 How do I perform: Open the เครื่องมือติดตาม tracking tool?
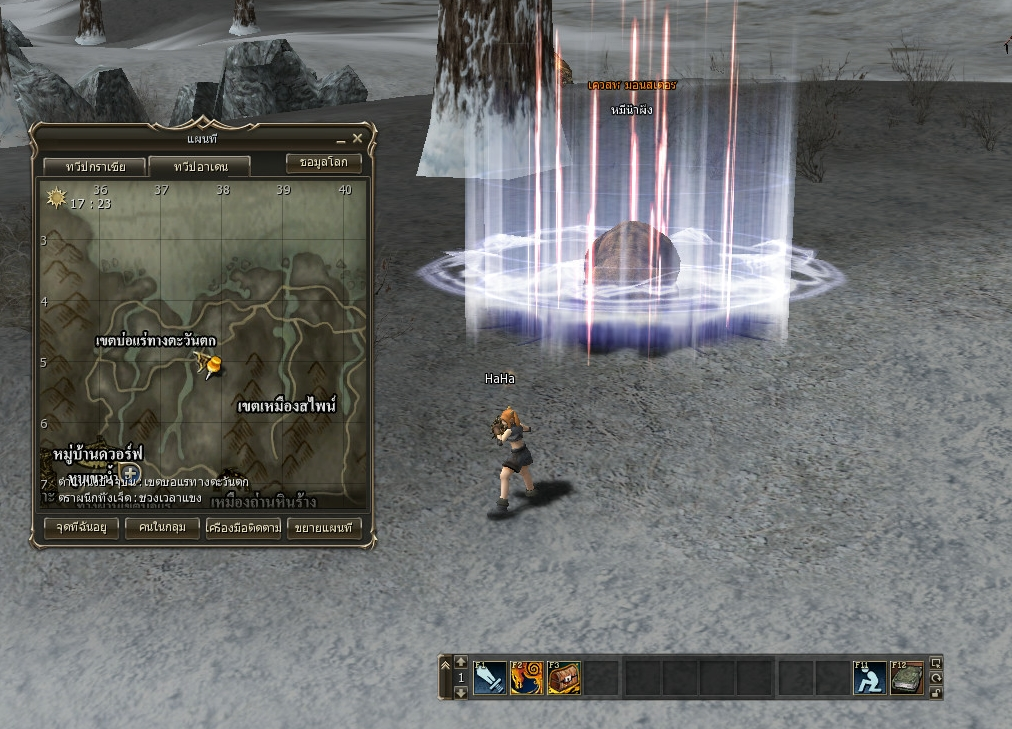[x=243, y=527]
